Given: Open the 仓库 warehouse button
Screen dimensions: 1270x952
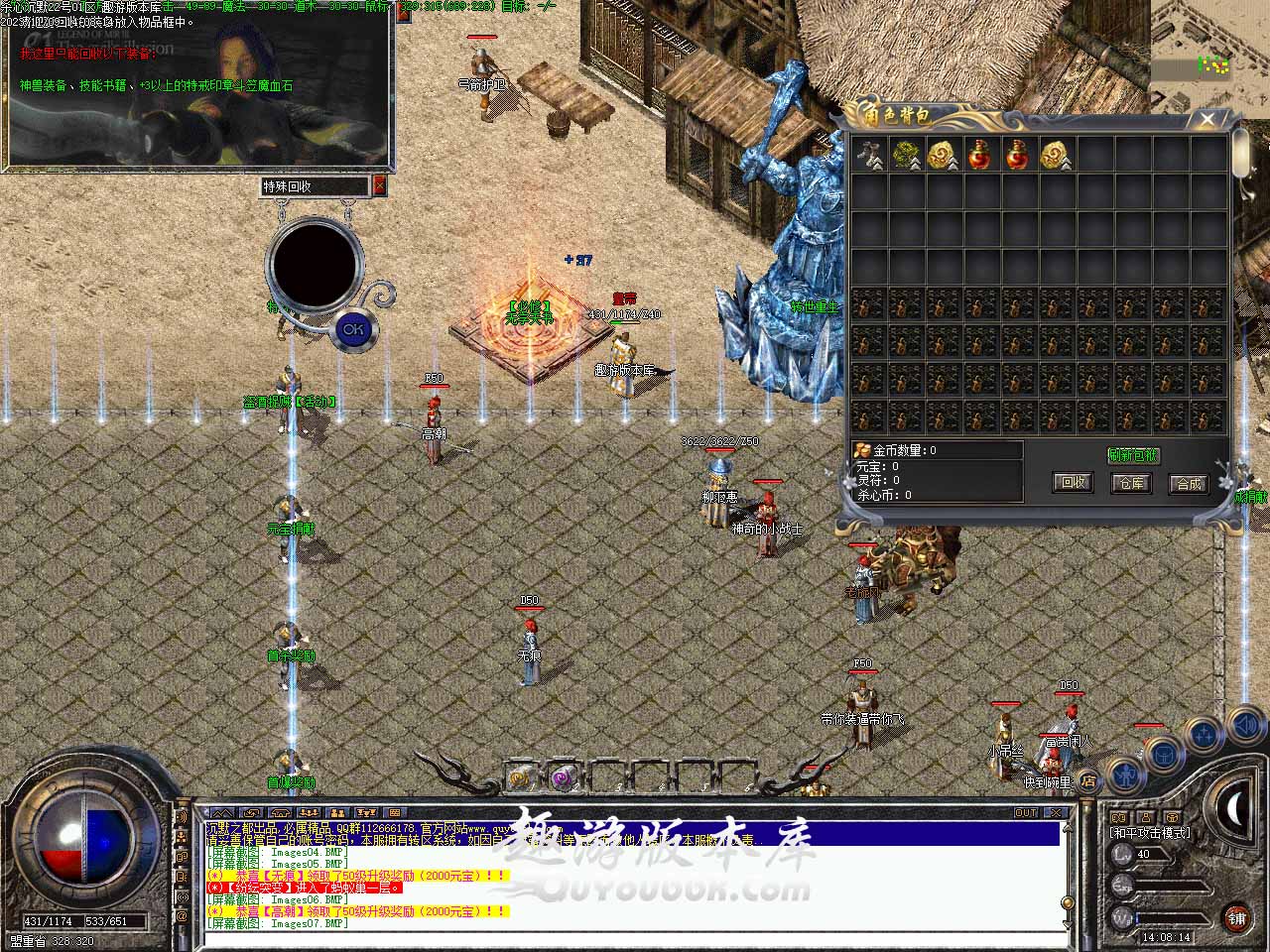Looking at the screenshot, I should 1130,483.
